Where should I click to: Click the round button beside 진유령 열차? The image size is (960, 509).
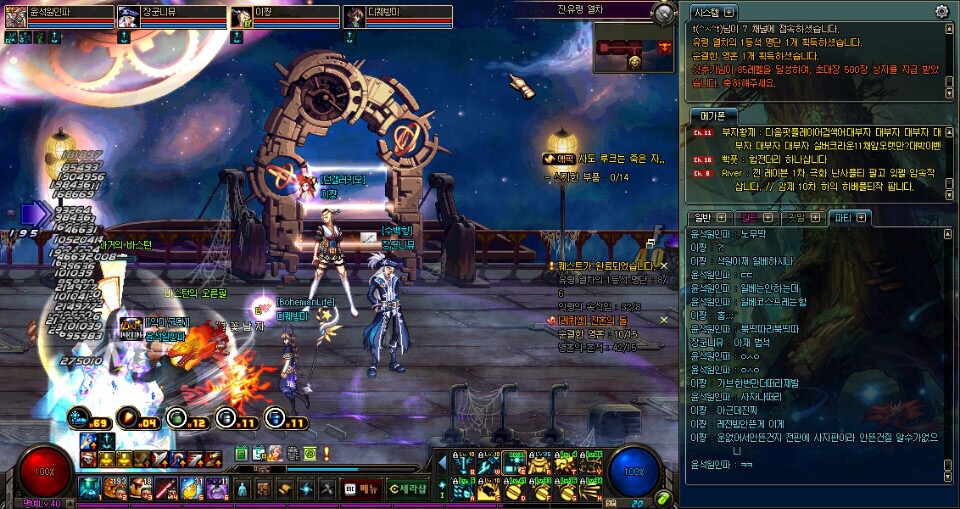pyautogui.click(x=664, y=13)
